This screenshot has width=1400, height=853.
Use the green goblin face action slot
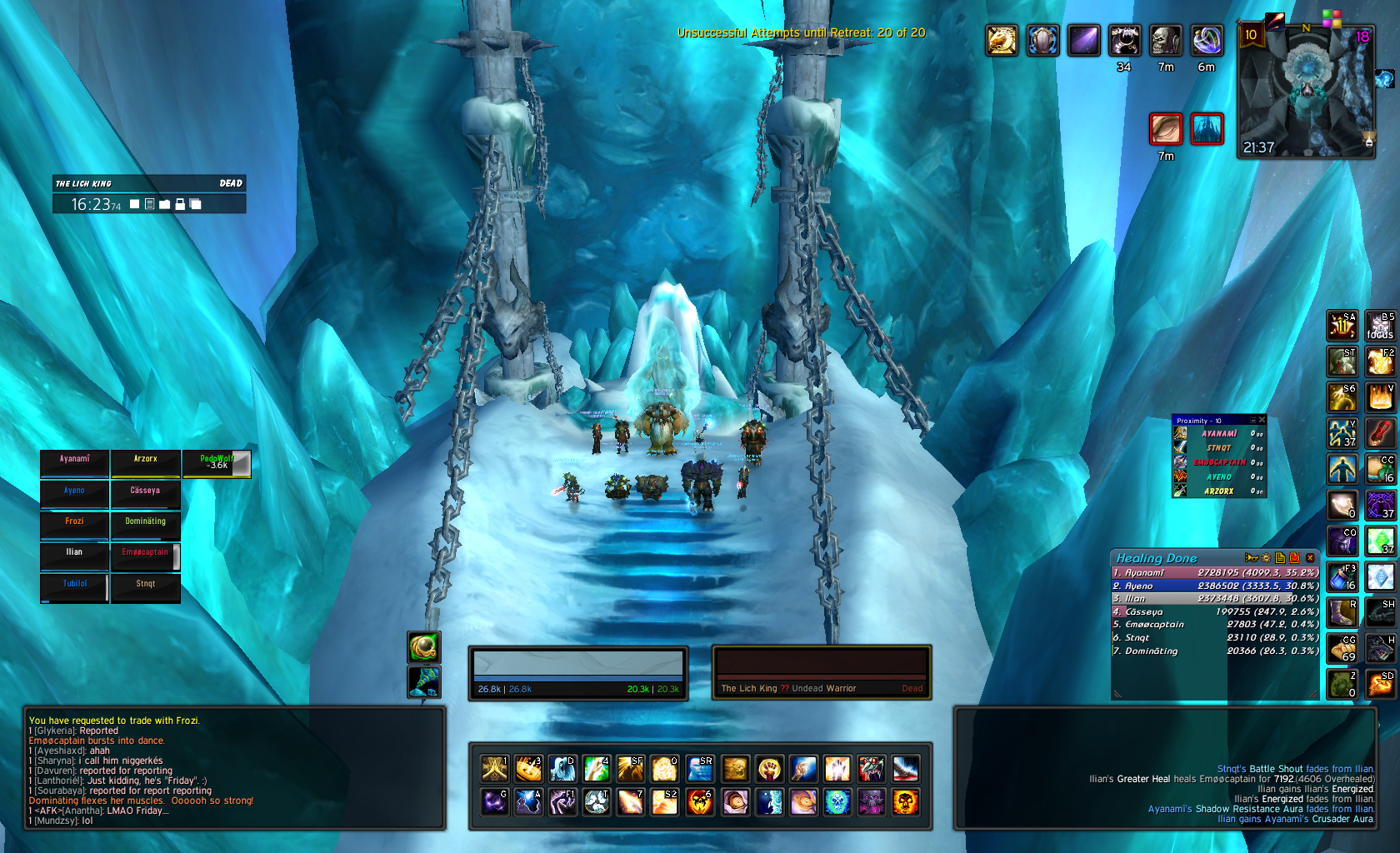tap(1342, 684)
